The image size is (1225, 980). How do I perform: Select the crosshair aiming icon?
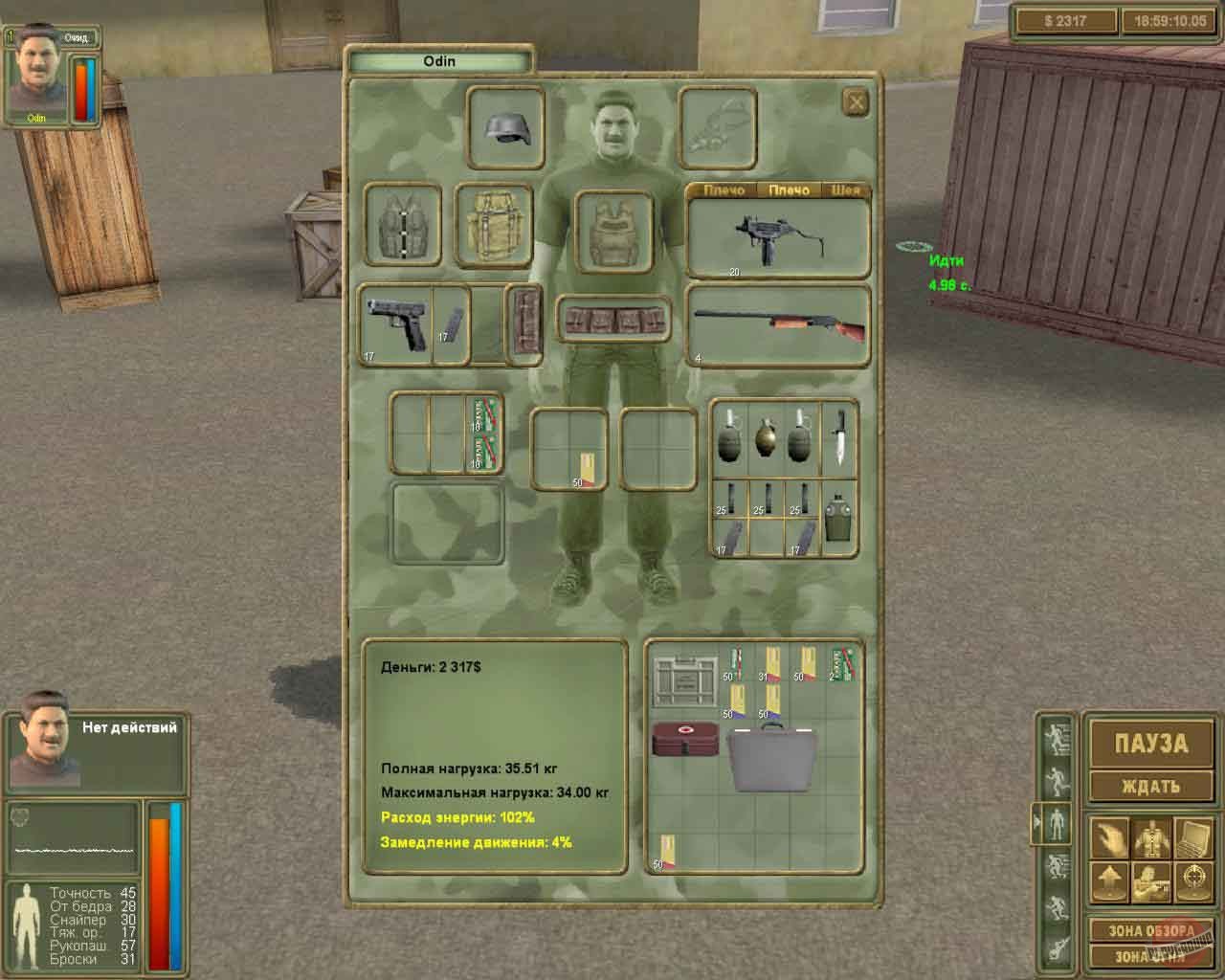[x=1192, y=880]
